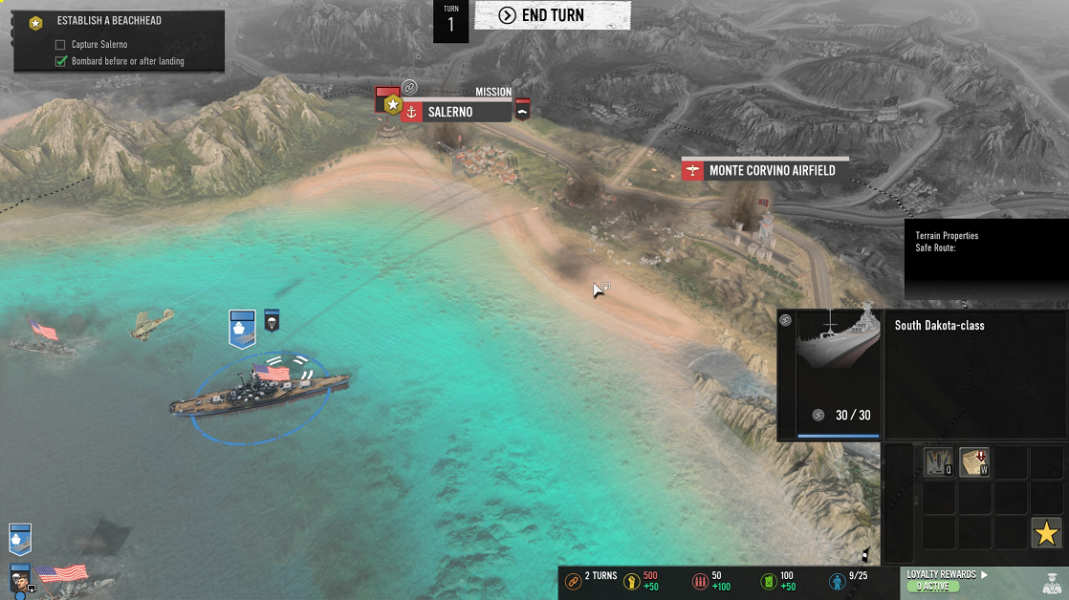
Task: Select the paratrooper commander portrait badge
Action: [271, 321]
